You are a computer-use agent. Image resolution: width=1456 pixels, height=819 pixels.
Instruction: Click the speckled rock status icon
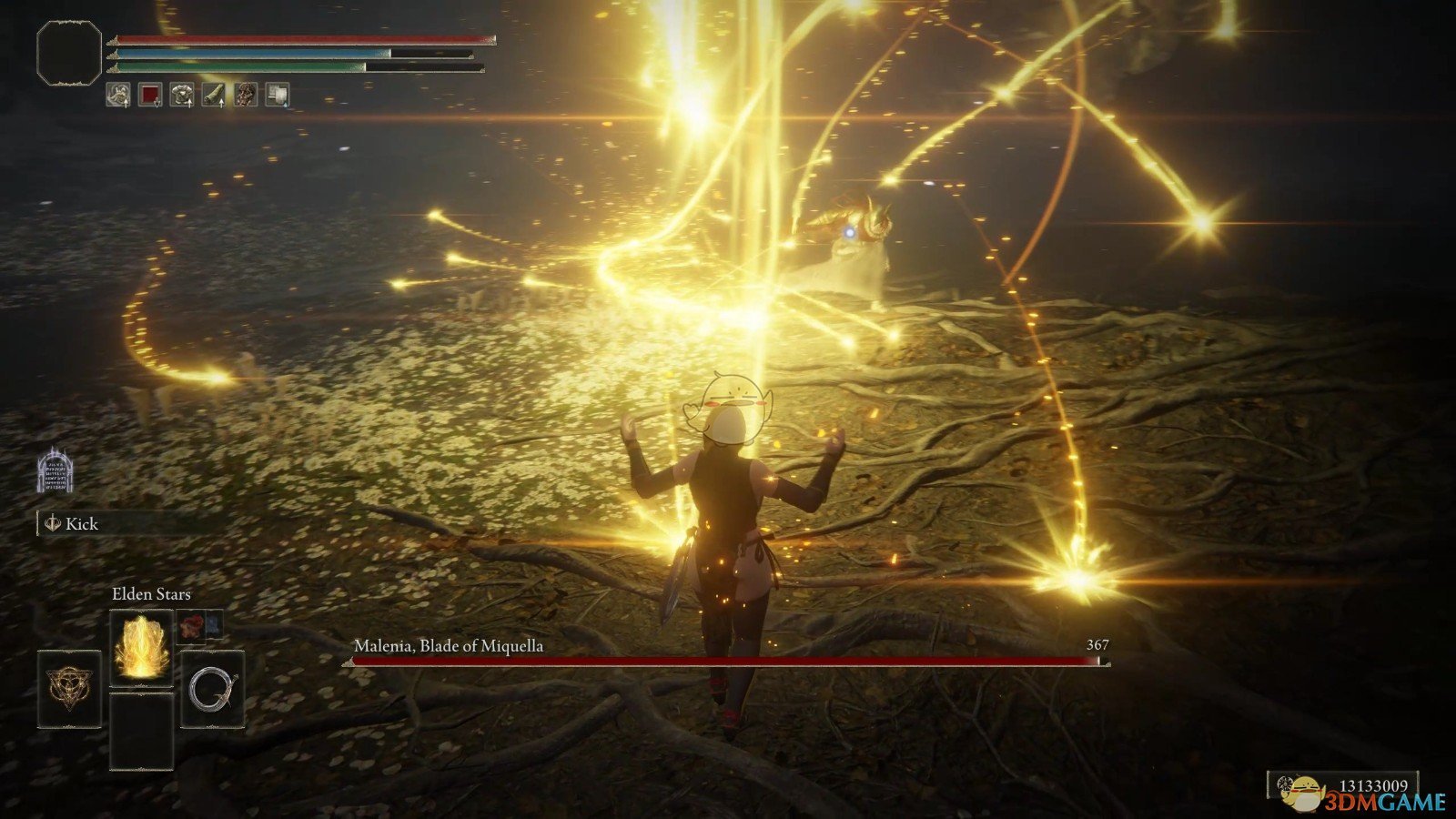(246, 94)
